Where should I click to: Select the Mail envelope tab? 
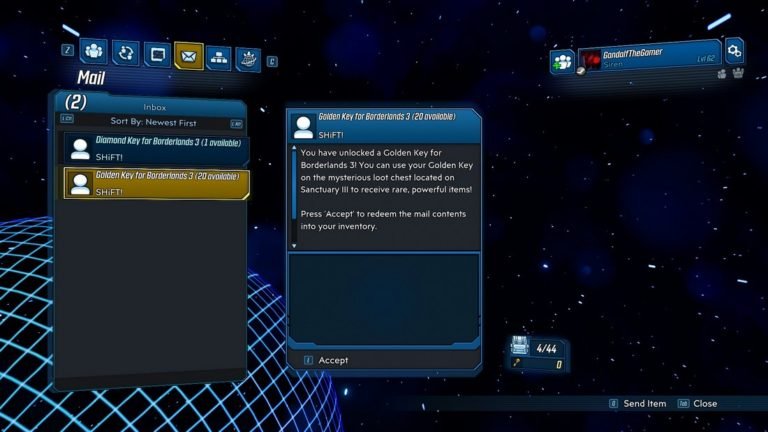[x=188, y=56]
